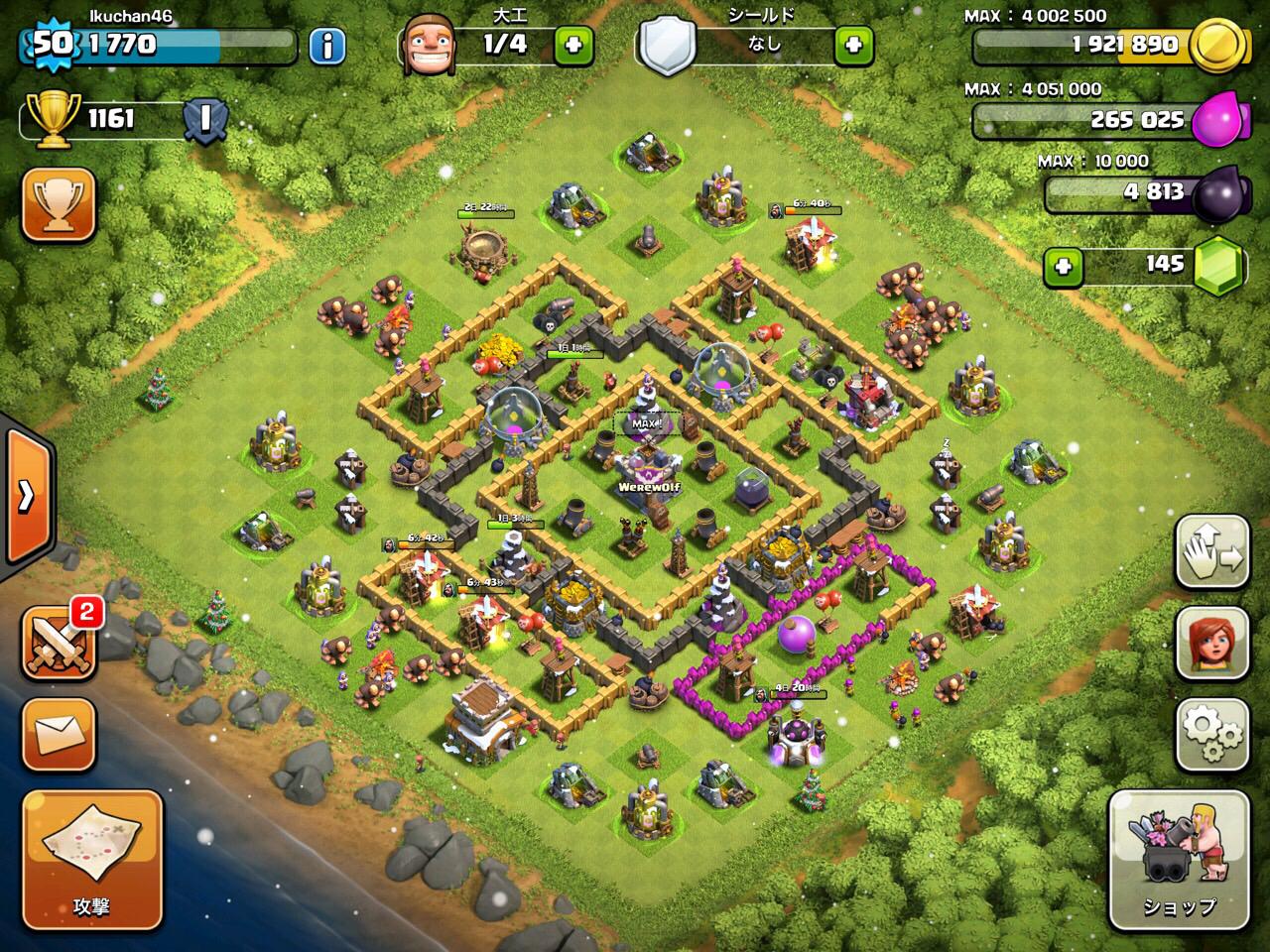Open the mail envelope inbox

click(x=59, y=735)
